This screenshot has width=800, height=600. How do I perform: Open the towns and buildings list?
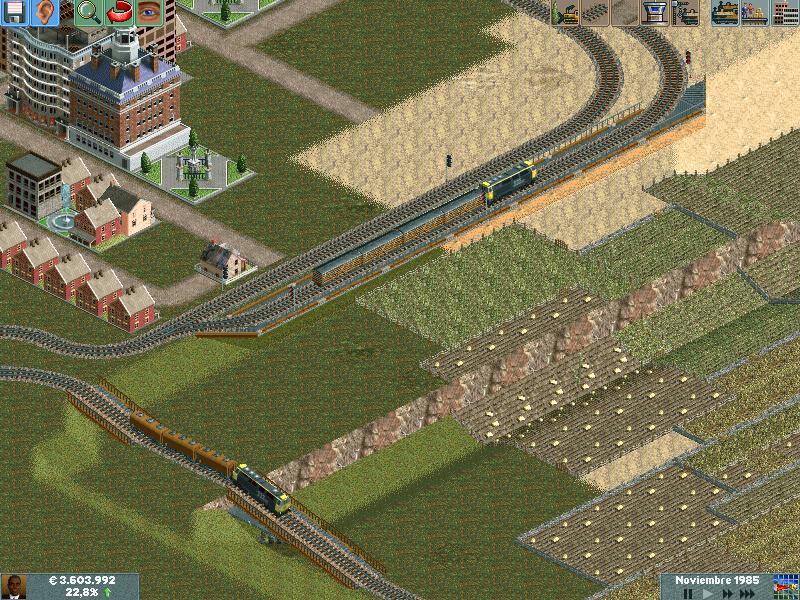click(784, 12)
